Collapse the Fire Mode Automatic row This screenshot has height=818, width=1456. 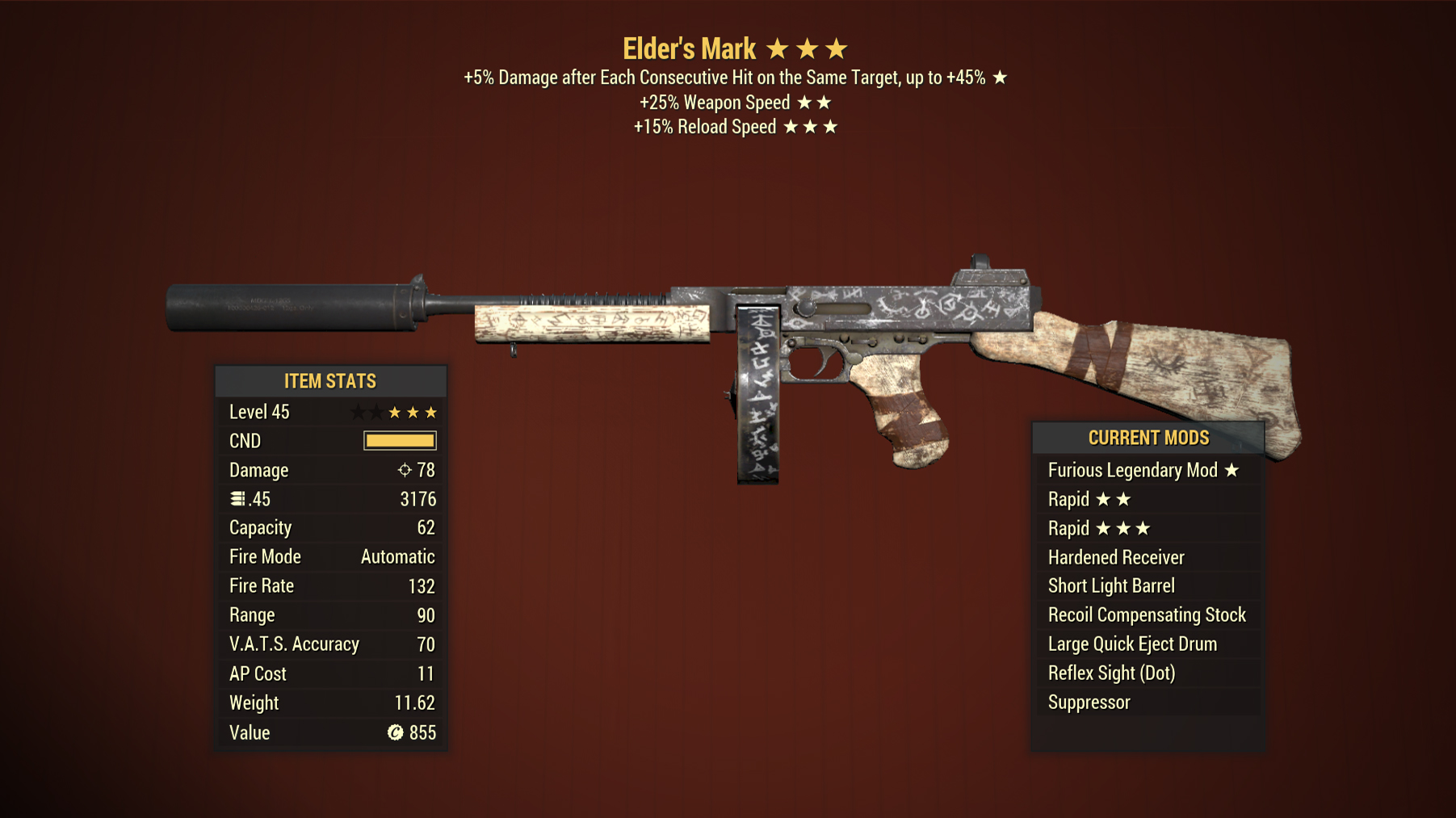click(x=330, y=556)
